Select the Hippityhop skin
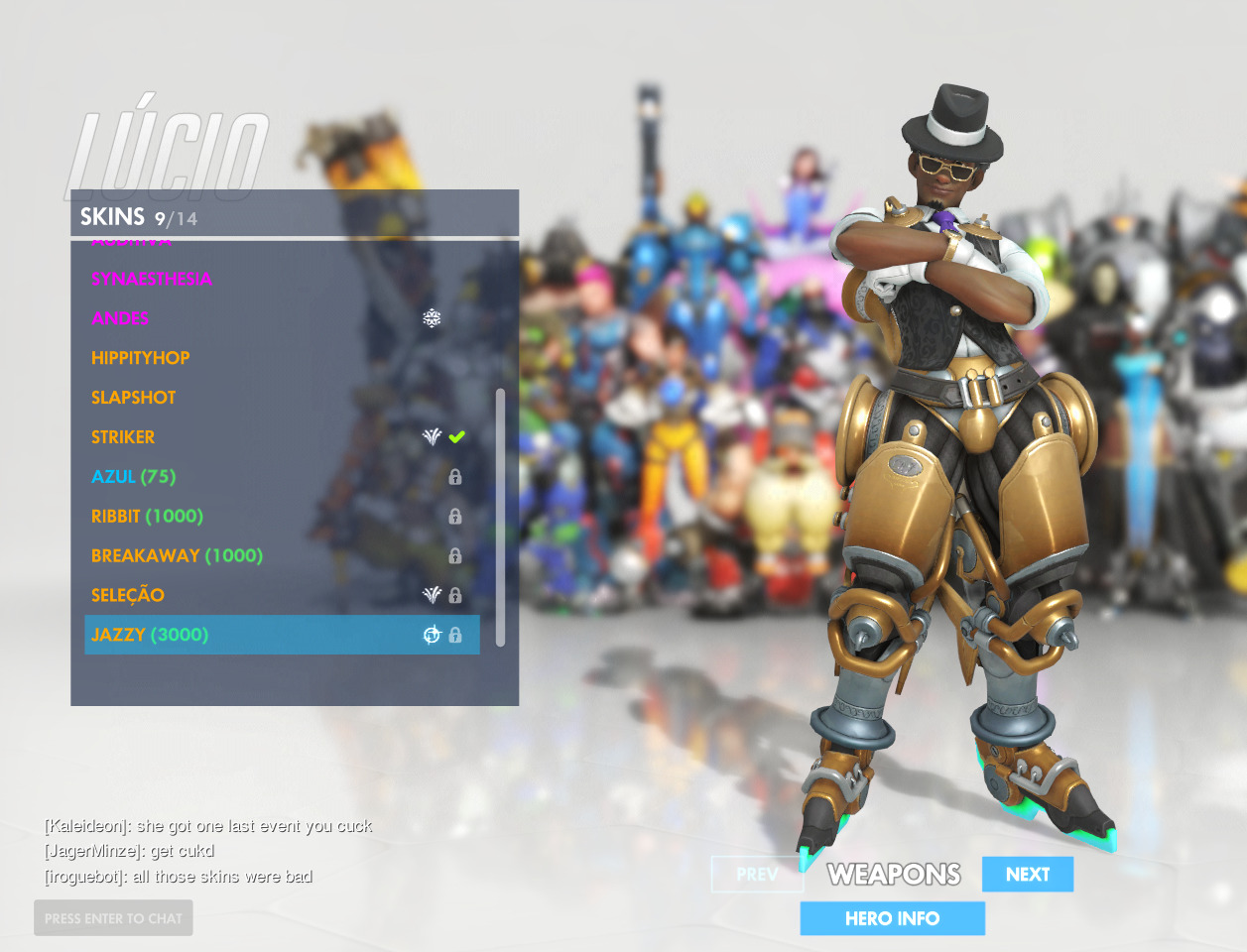The height and width of the screenshot is (952, 1247). coord(140,358)
